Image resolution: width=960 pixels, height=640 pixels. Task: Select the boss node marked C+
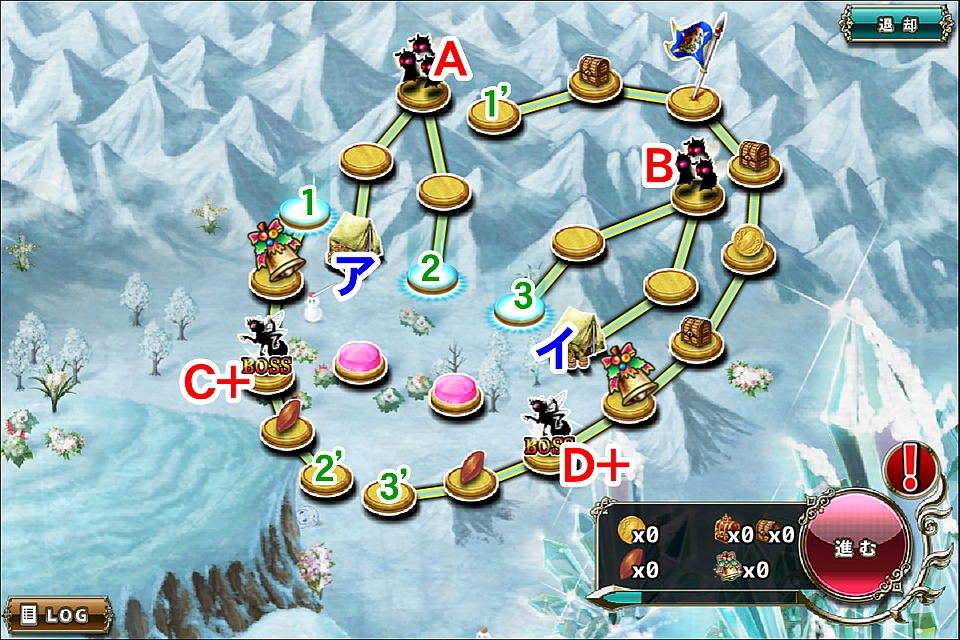click(267, 375)
